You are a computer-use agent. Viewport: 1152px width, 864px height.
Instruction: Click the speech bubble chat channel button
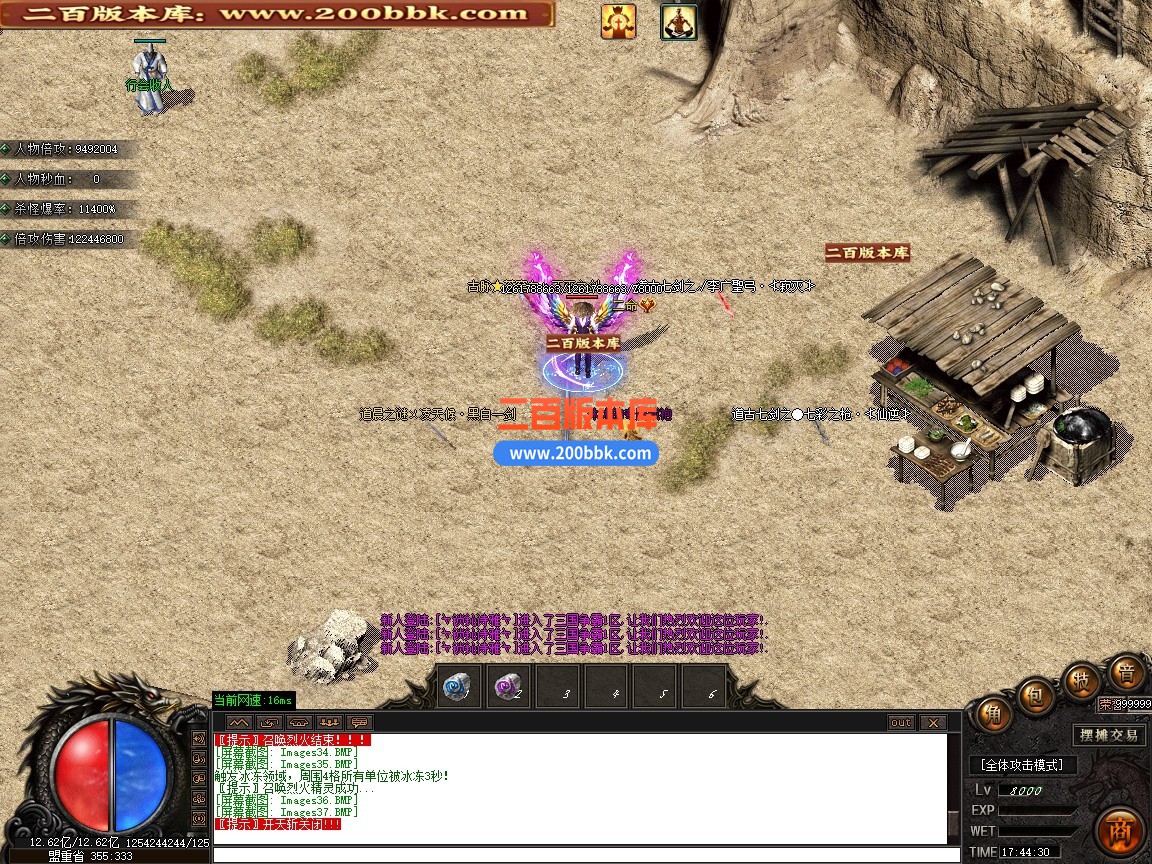pyautogui.click(x=359, y=722)
